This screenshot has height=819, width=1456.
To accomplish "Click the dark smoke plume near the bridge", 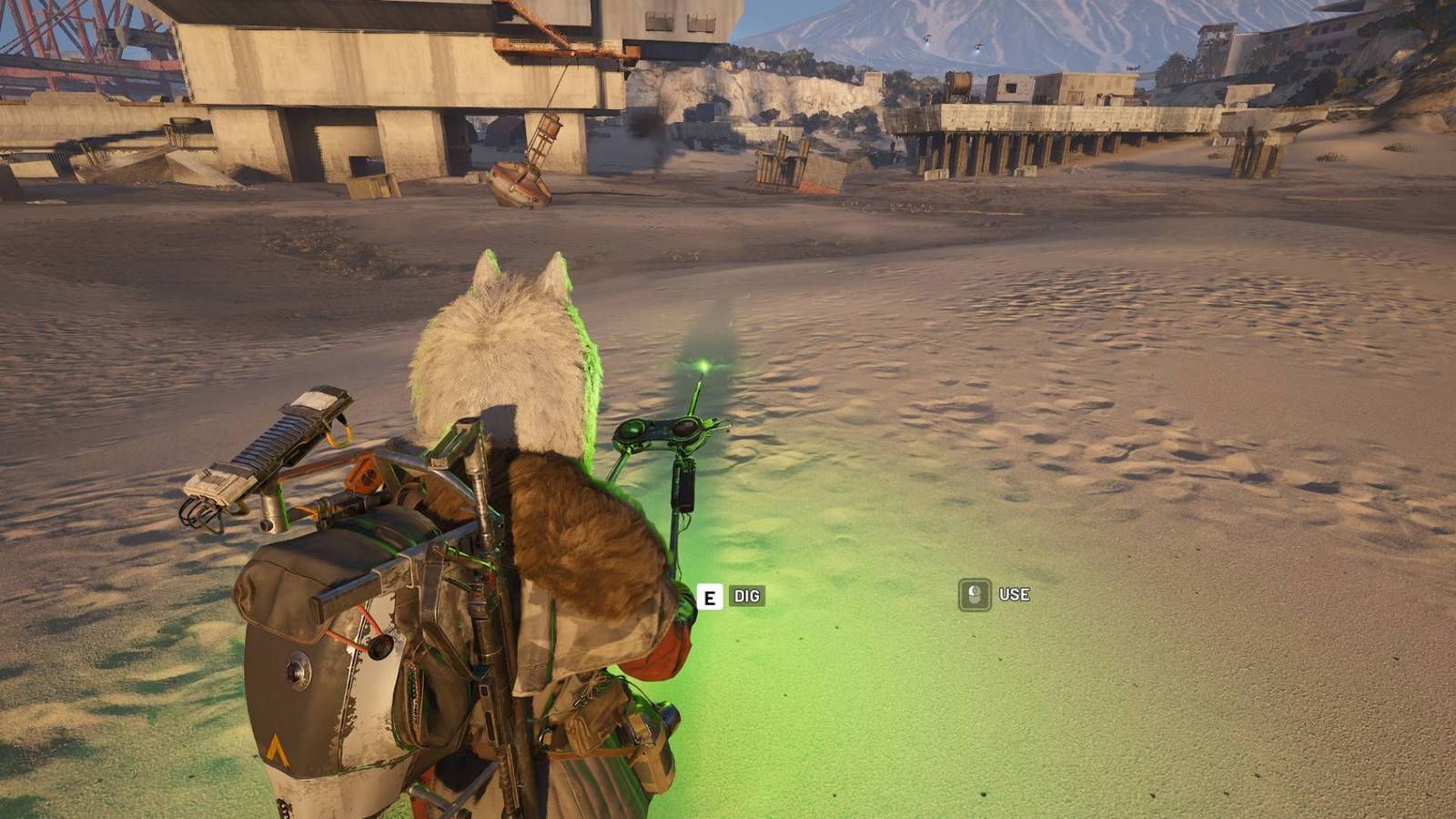I will pos(646,127).
